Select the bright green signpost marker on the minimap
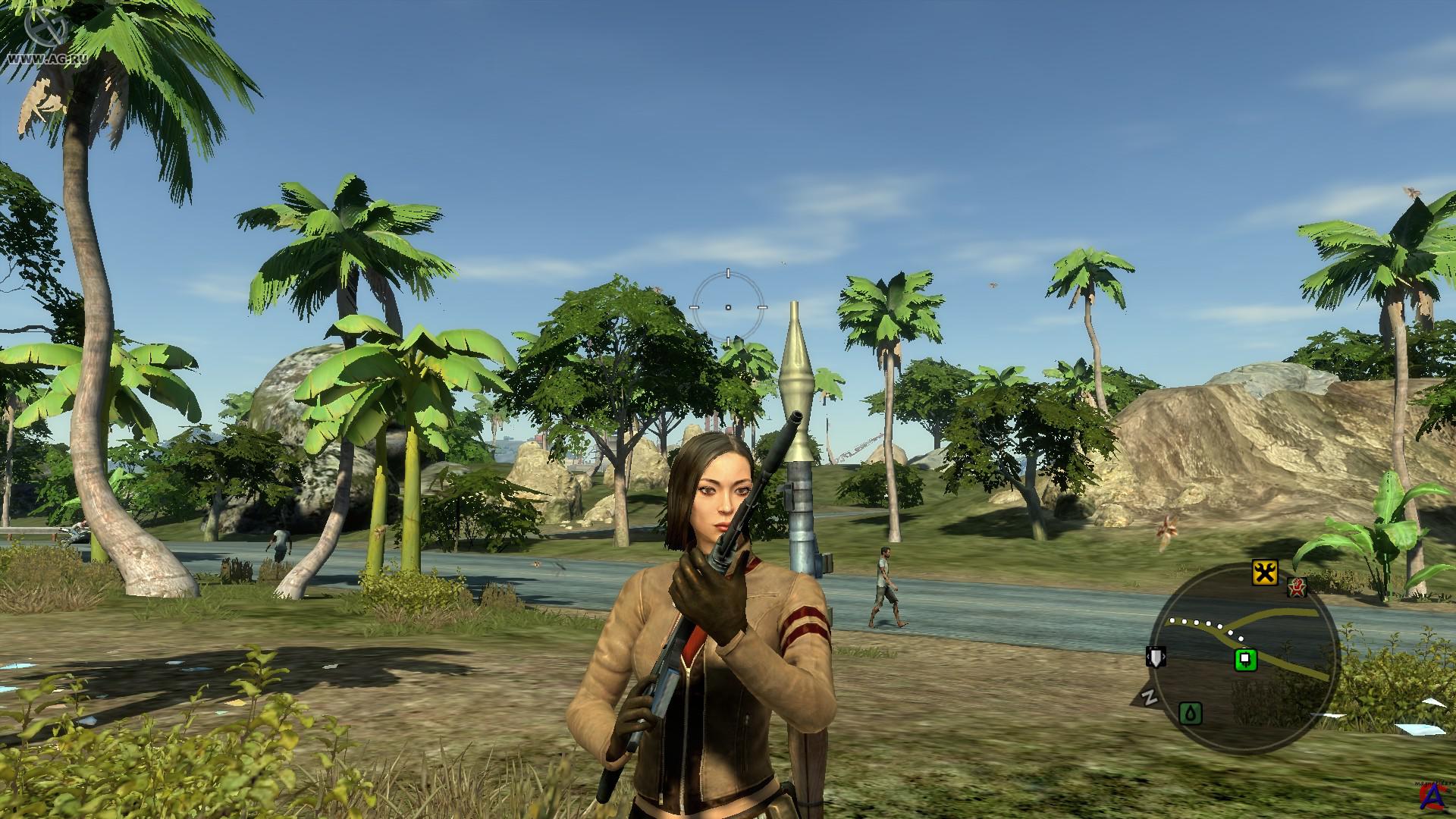Screen dimensions: 1456x819 (x=1245, y=660)
